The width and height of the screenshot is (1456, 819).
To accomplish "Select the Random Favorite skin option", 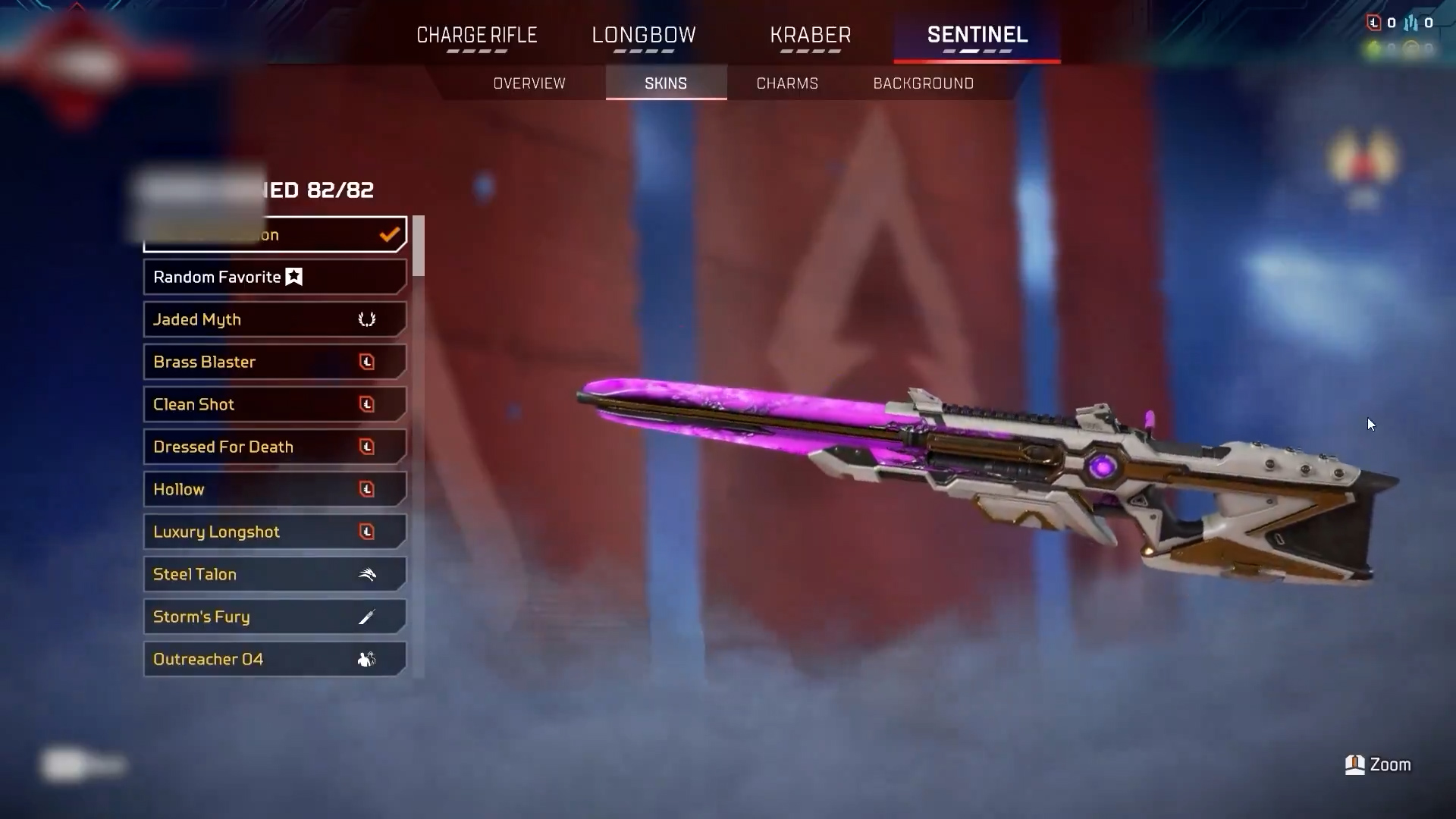I will [275, 278].
